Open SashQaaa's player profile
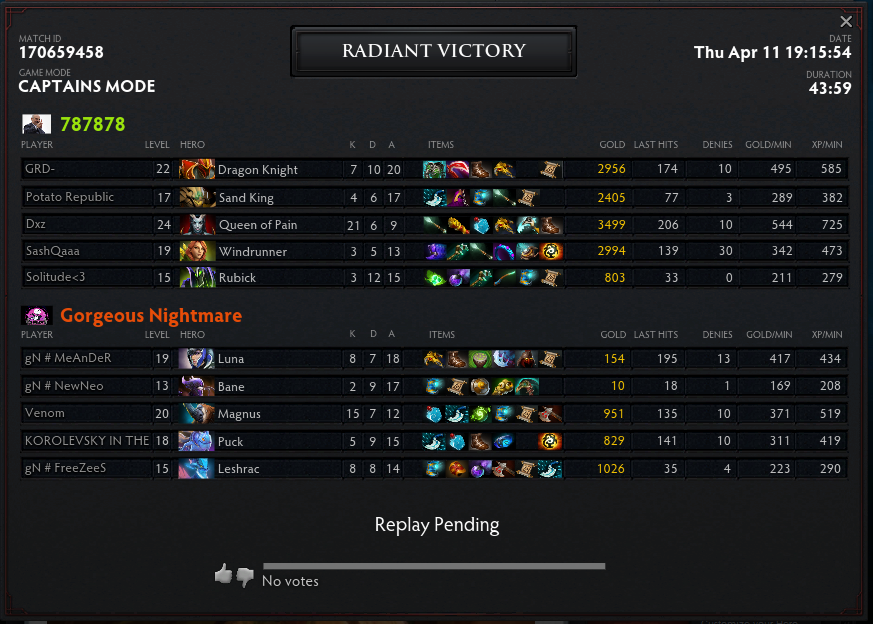This screenshot has height=624, width=873. click(52, 251)
